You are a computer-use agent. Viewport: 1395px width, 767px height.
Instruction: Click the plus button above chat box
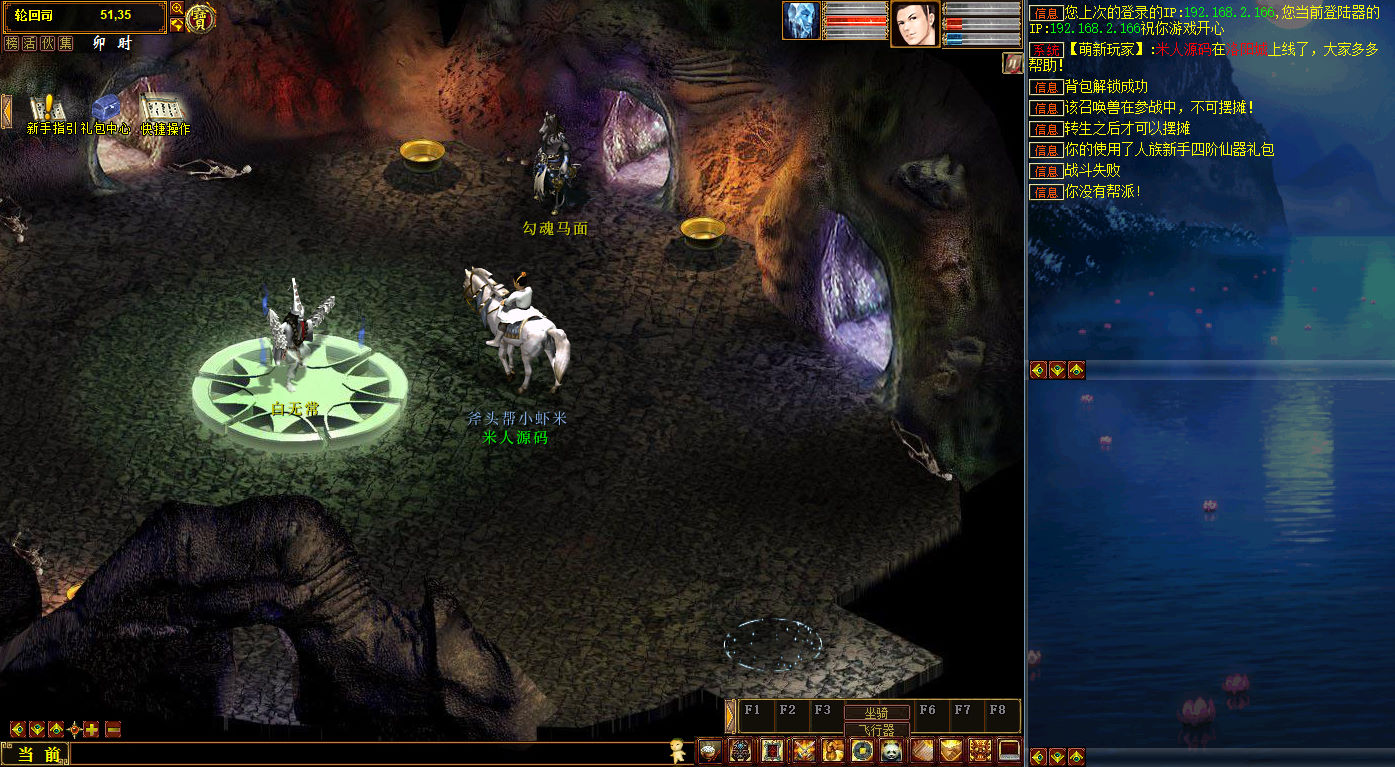[x=91, y=730]
